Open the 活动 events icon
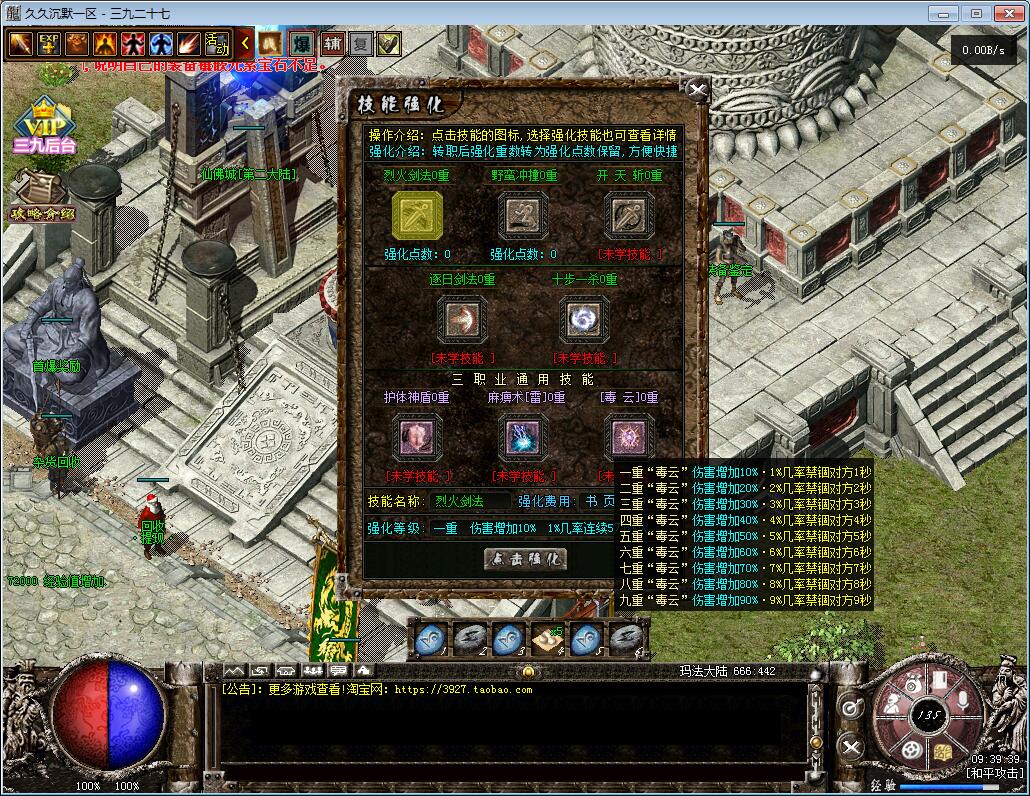This screenshot has width=1030, height=796. click(x=217, y=44)
